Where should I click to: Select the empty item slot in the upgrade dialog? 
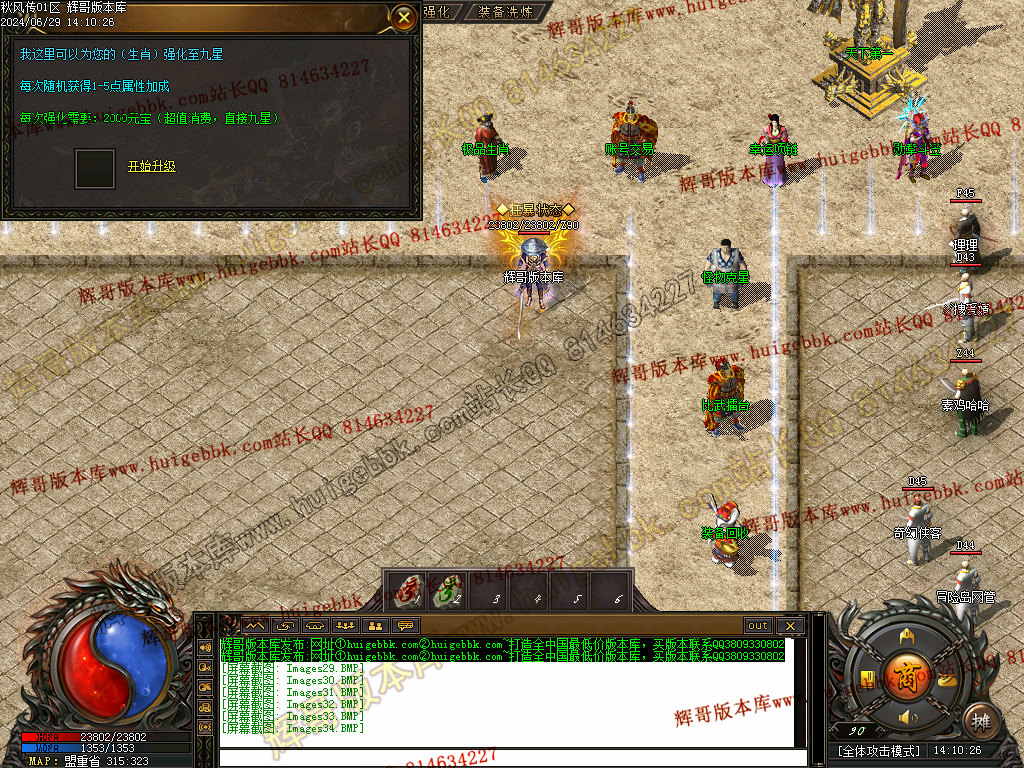95,169
